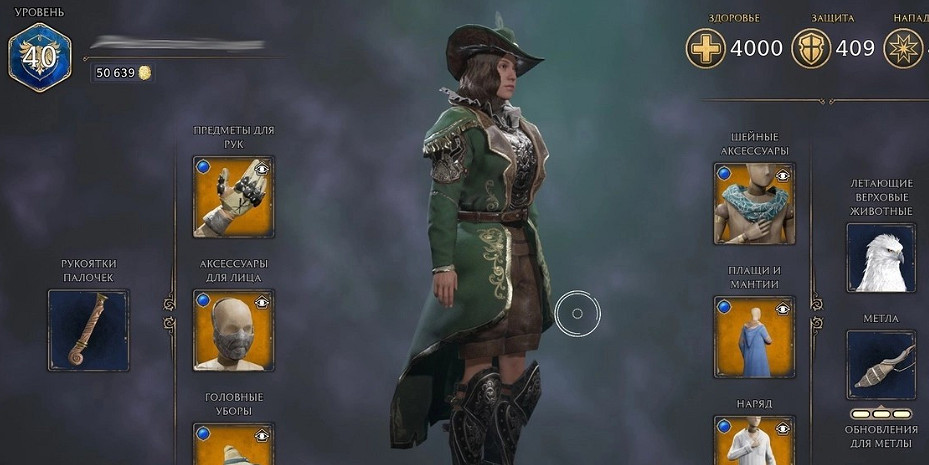Toggle visibility eye on the headwear slot
The image size is (929, 465).
coord(262,435)
